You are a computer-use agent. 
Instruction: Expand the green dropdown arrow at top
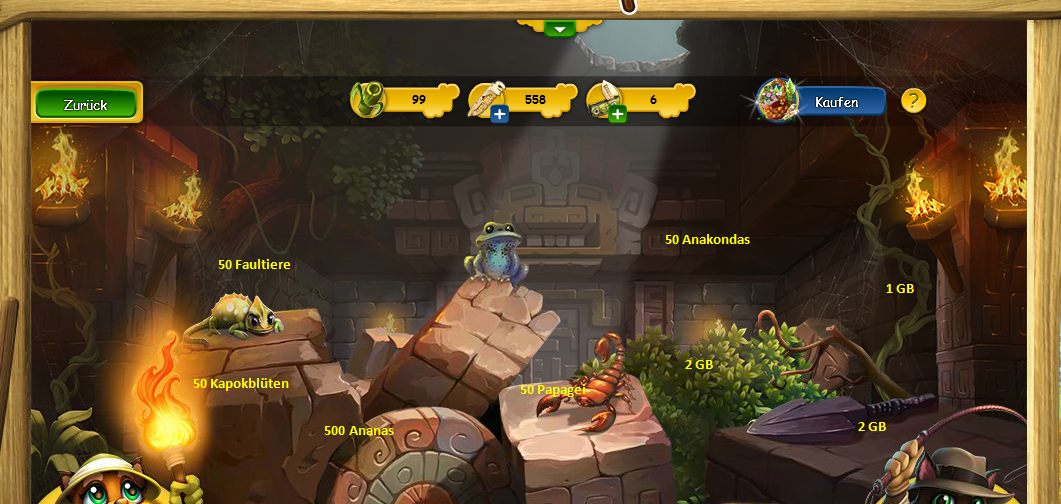[x=560, y=29]
